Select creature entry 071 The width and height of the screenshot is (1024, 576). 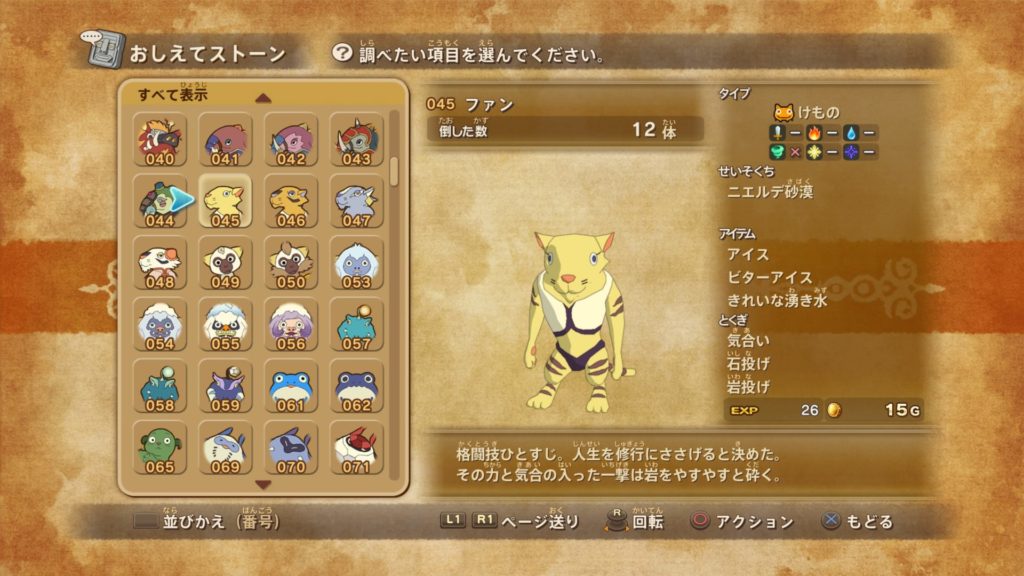(356, 449)
